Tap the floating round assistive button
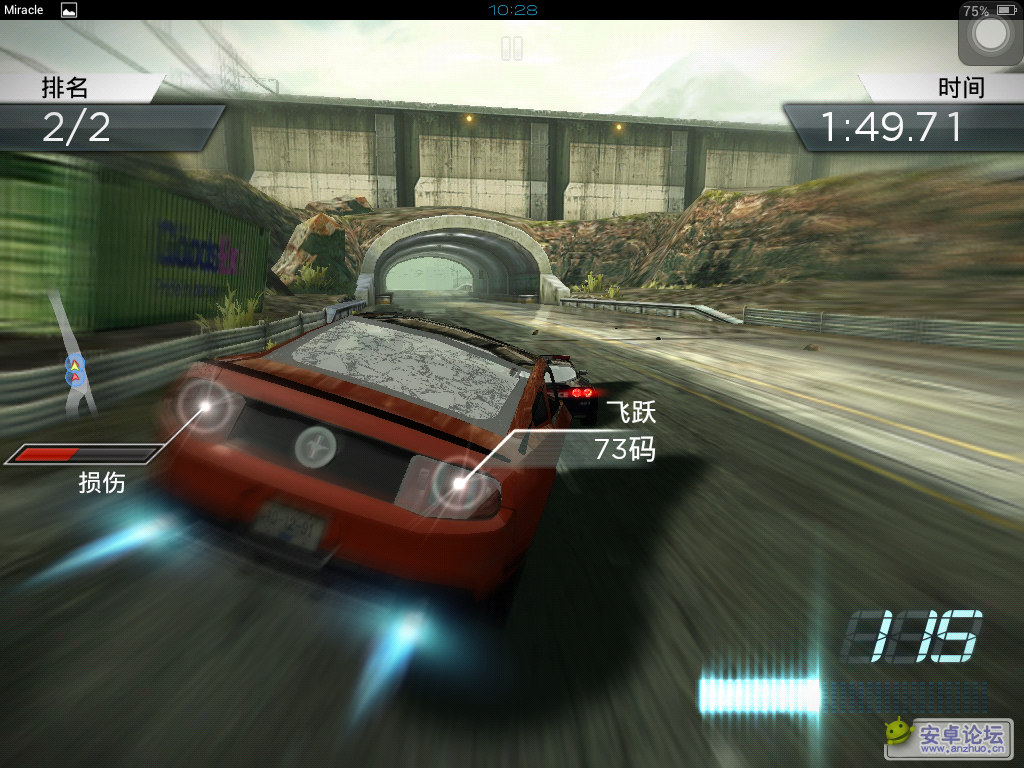The height and width of the screenshot is (768, 1024). (x=990, y=36)
